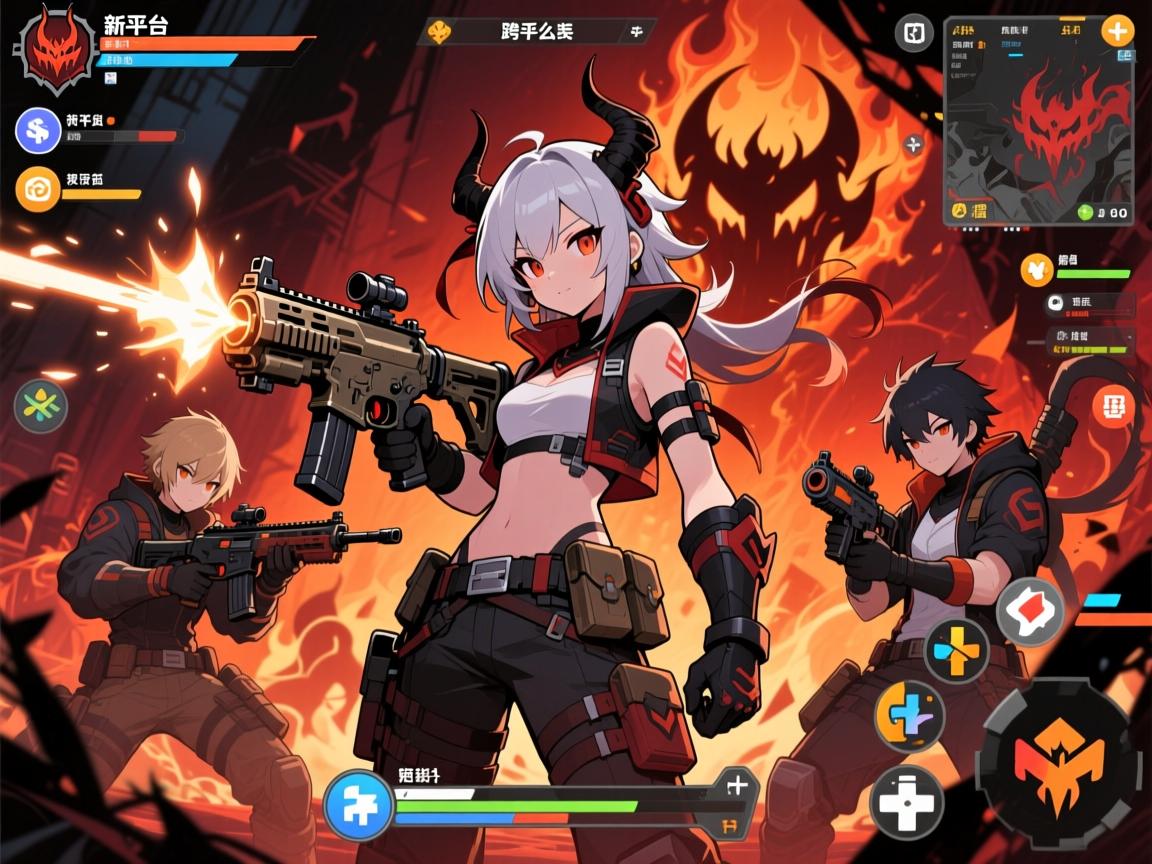Open the top center banner with yellow emblem
The image size is (1152, 864).
[x=536, y=31]
